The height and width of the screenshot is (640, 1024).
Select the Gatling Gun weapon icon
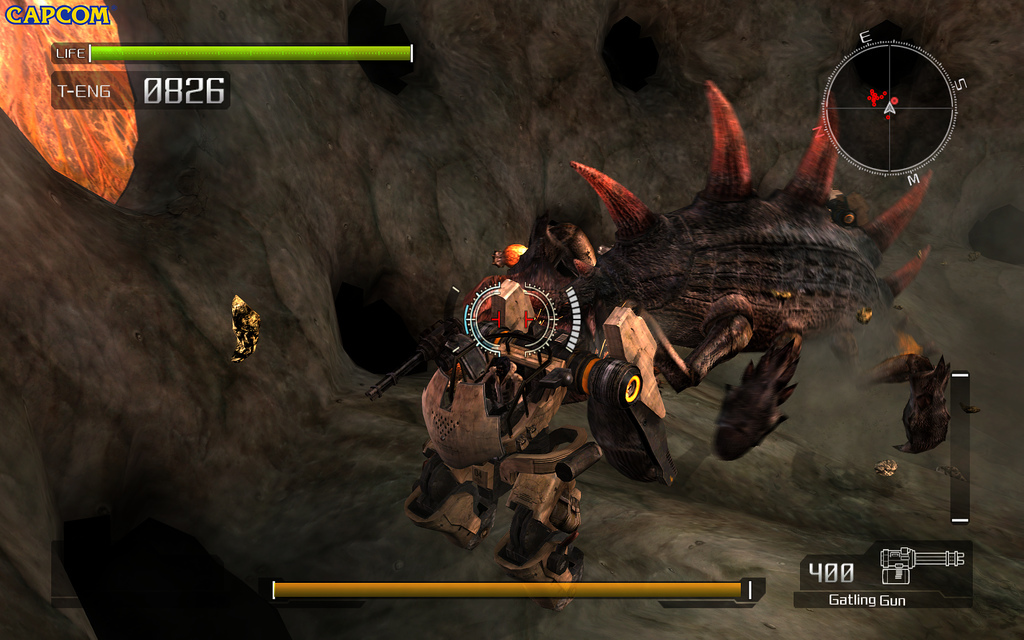922,565
